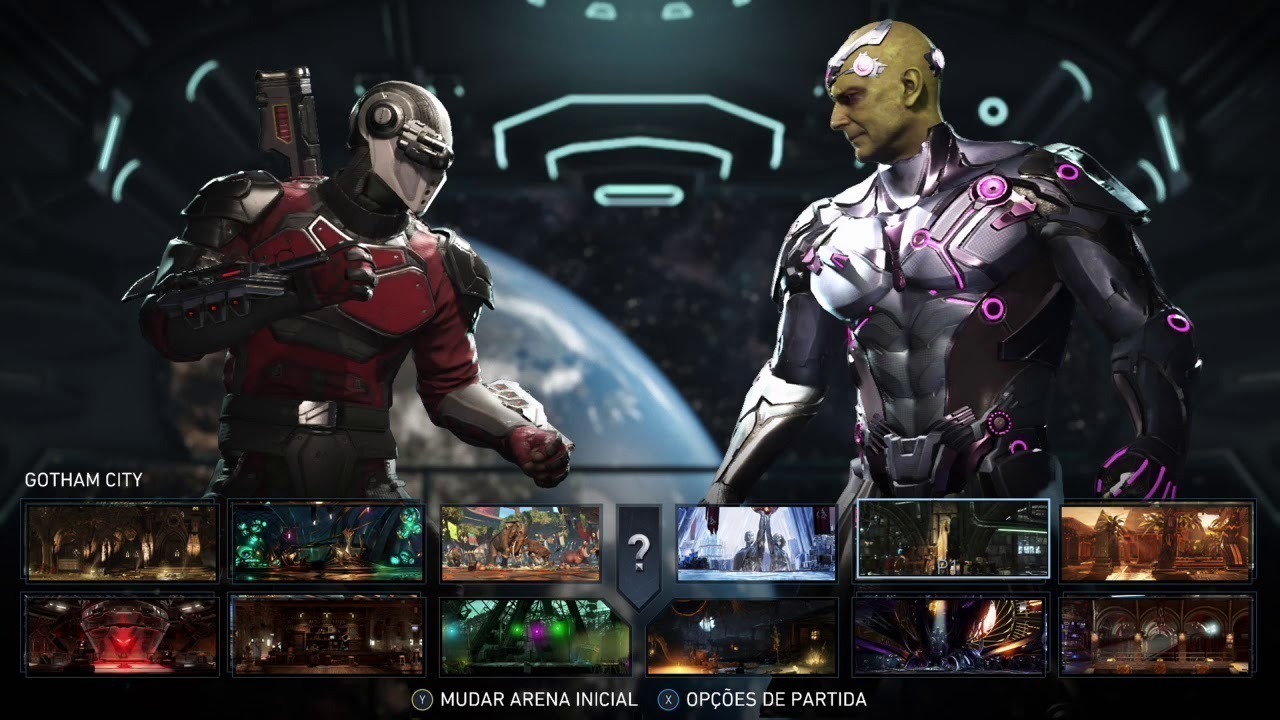Select the icy blue arena with twin statues
The height and width of the screenshot is (720, 1280).
[756, 543]
